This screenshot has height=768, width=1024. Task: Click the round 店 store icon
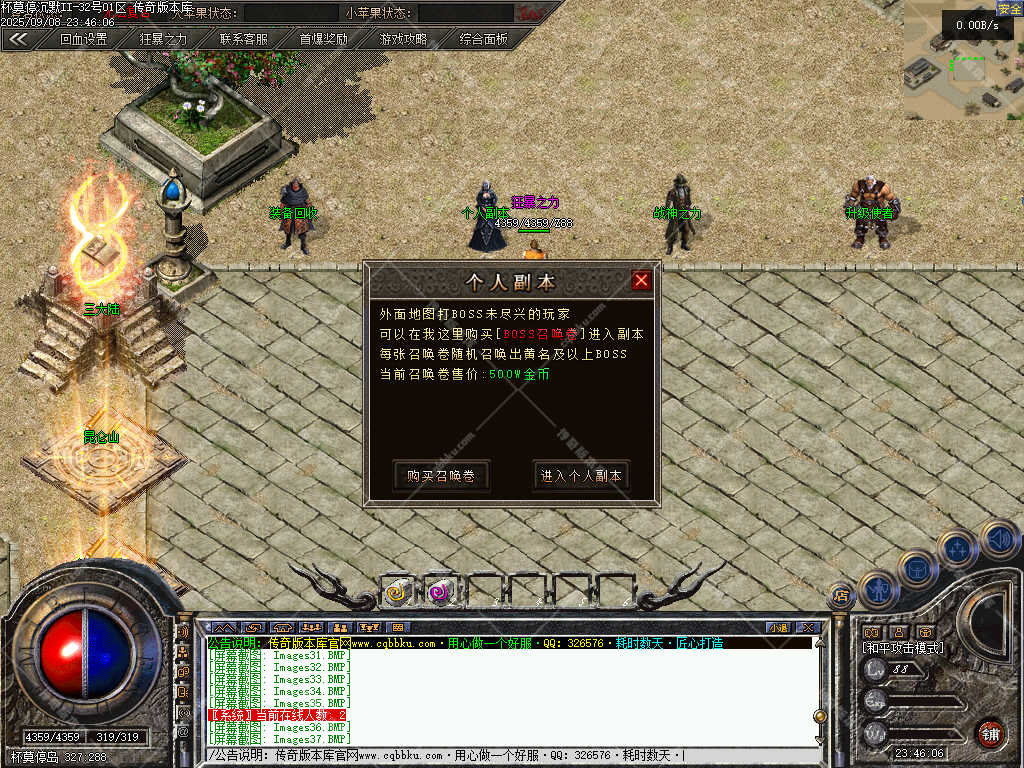pyautogui.click(x=841, y=597)
